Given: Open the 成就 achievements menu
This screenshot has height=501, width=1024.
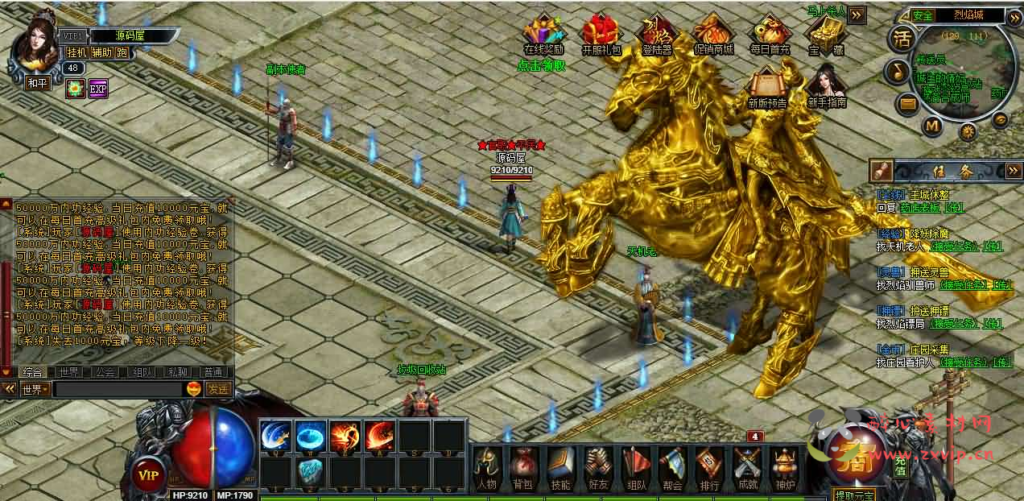Looking at the screenshot, I should pyautogui.click(x=747, y=466).
